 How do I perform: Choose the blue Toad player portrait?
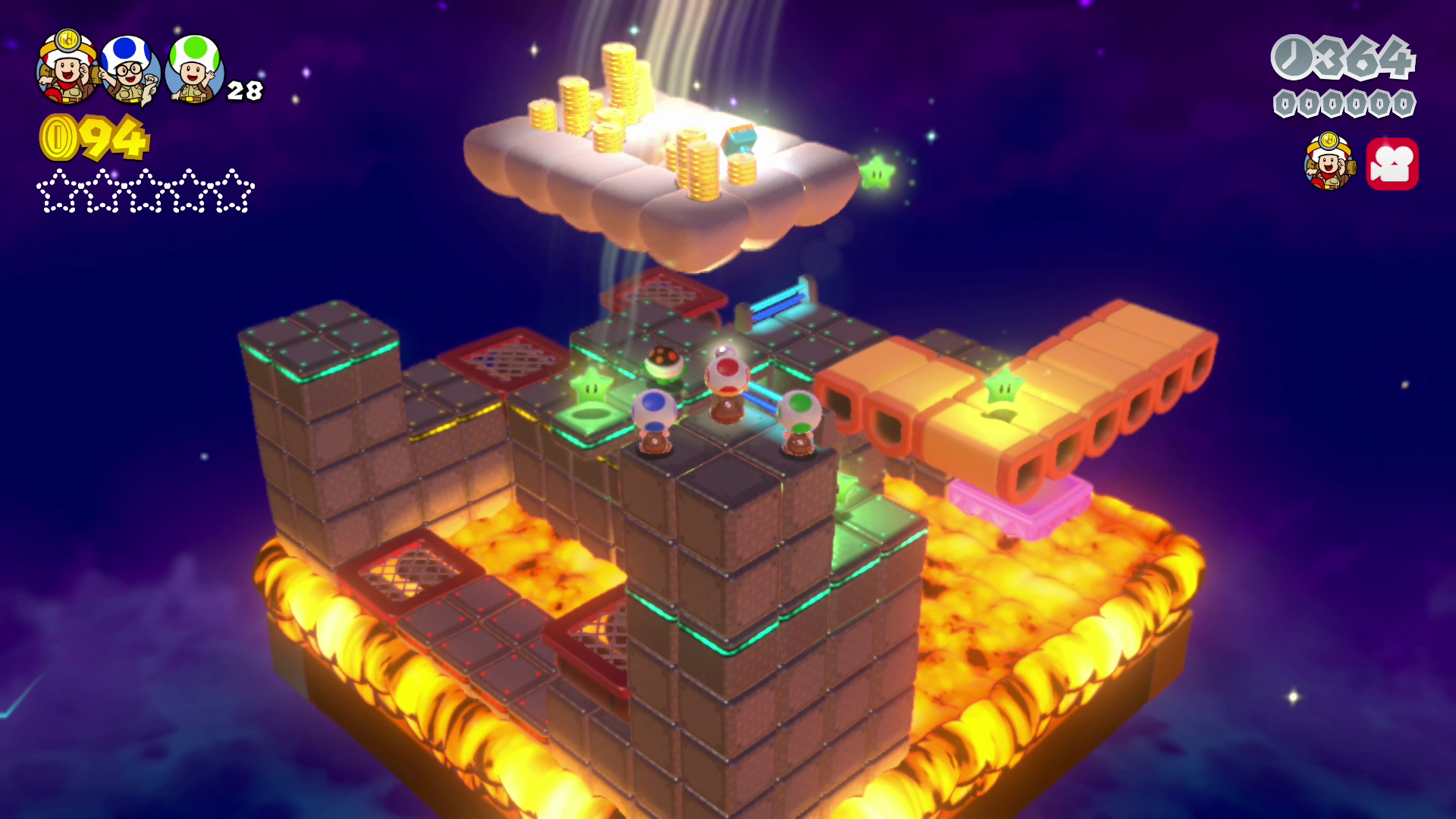point(129,70)
